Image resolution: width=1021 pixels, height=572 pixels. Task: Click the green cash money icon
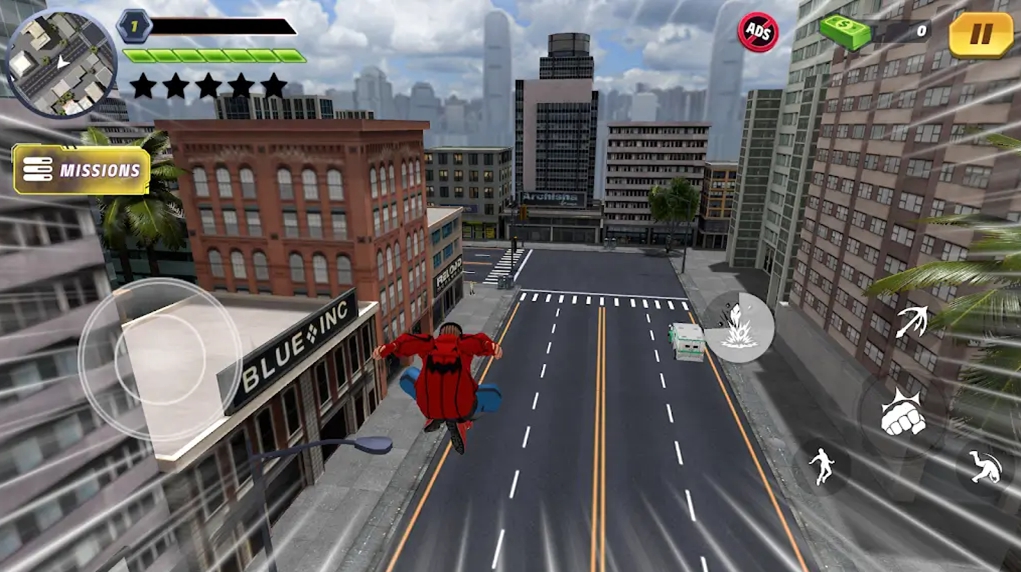coord(846,32)
